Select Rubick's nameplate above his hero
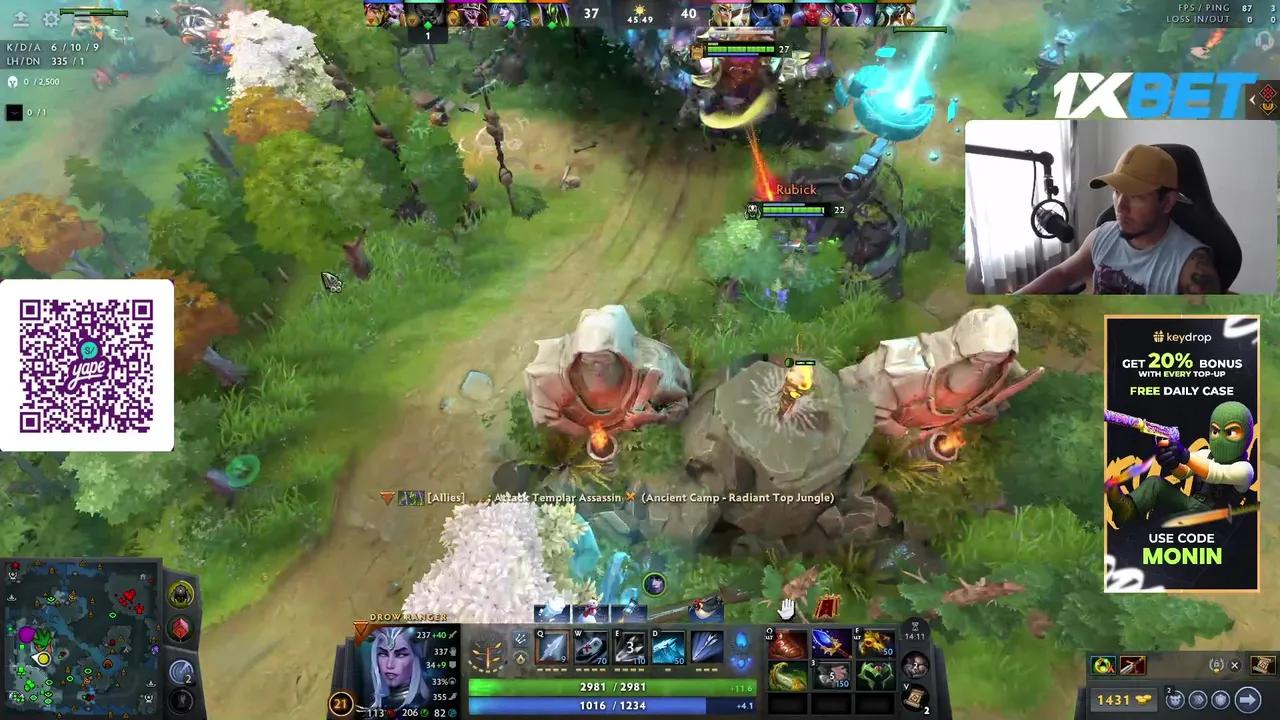Image resolution: width=1280 pixels, height=720 pixels. click(795, 189)
